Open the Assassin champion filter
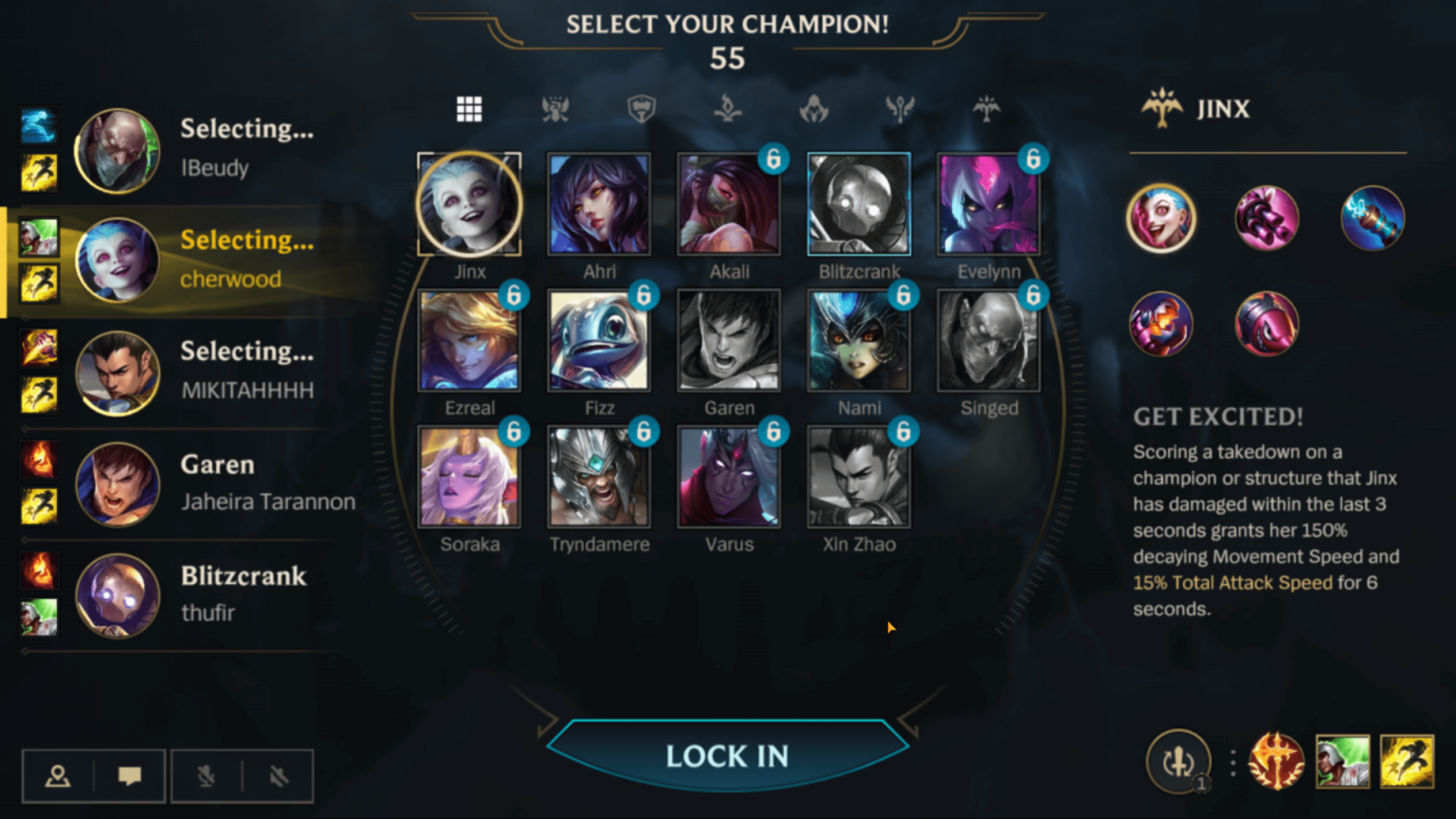The width and height of the screenshot is (1456, 819). pyautogui.click(x=813, y=109)
